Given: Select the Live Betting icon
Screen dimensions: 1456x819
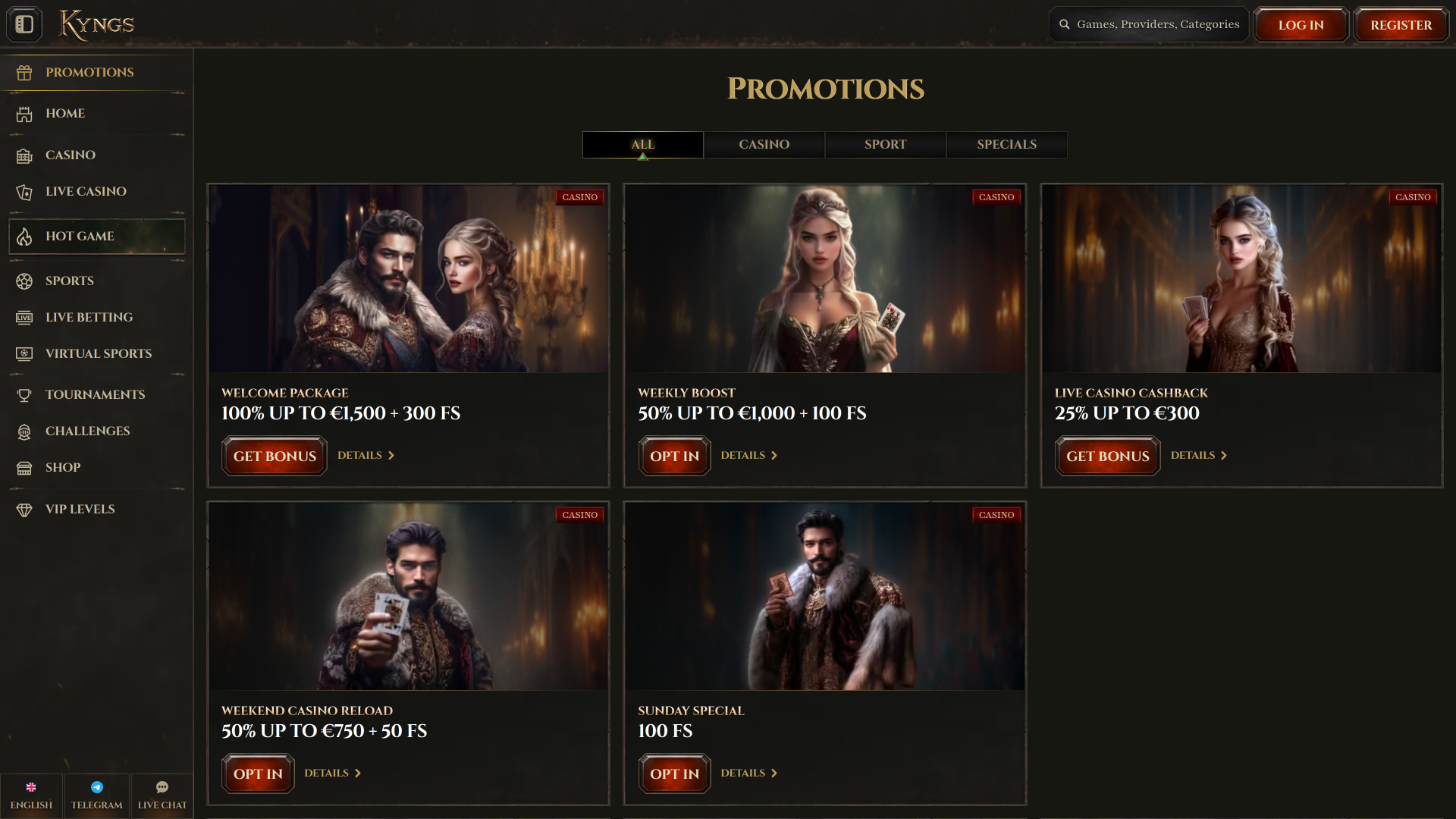Looking at the screenshot, I should tap(24, 317).
